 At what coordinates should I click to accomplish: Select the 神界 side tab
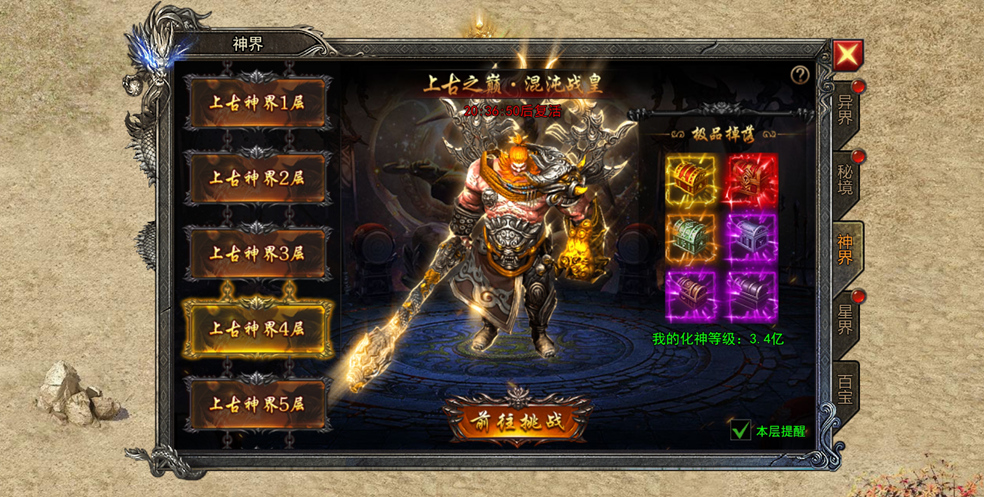(x=846, y=248)
